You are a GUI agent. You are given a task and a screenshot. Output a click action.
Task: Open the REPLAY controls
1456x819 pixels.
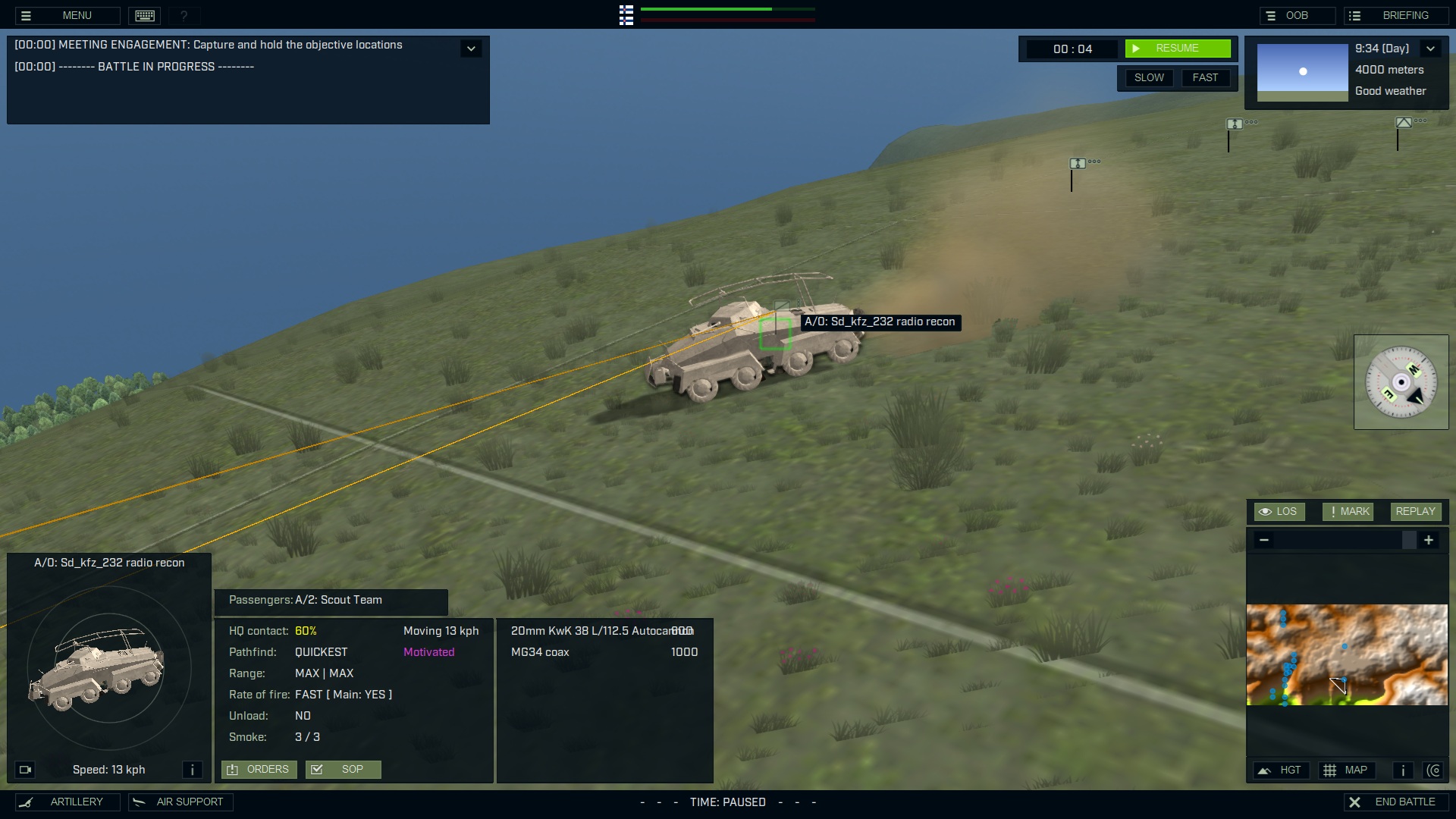[x=1415, y=512]
